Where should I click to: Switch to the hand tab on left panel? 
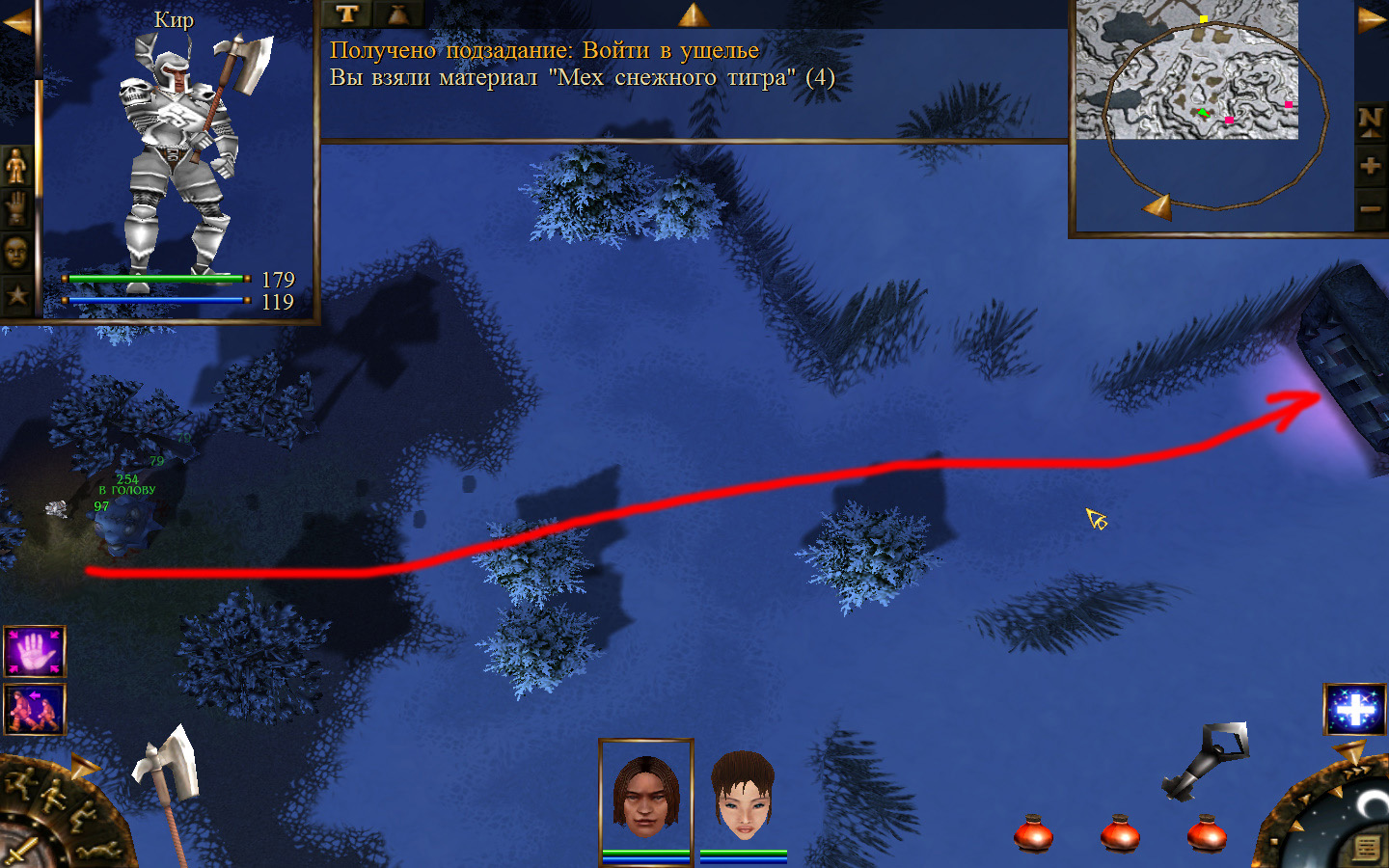coord(16,208)
